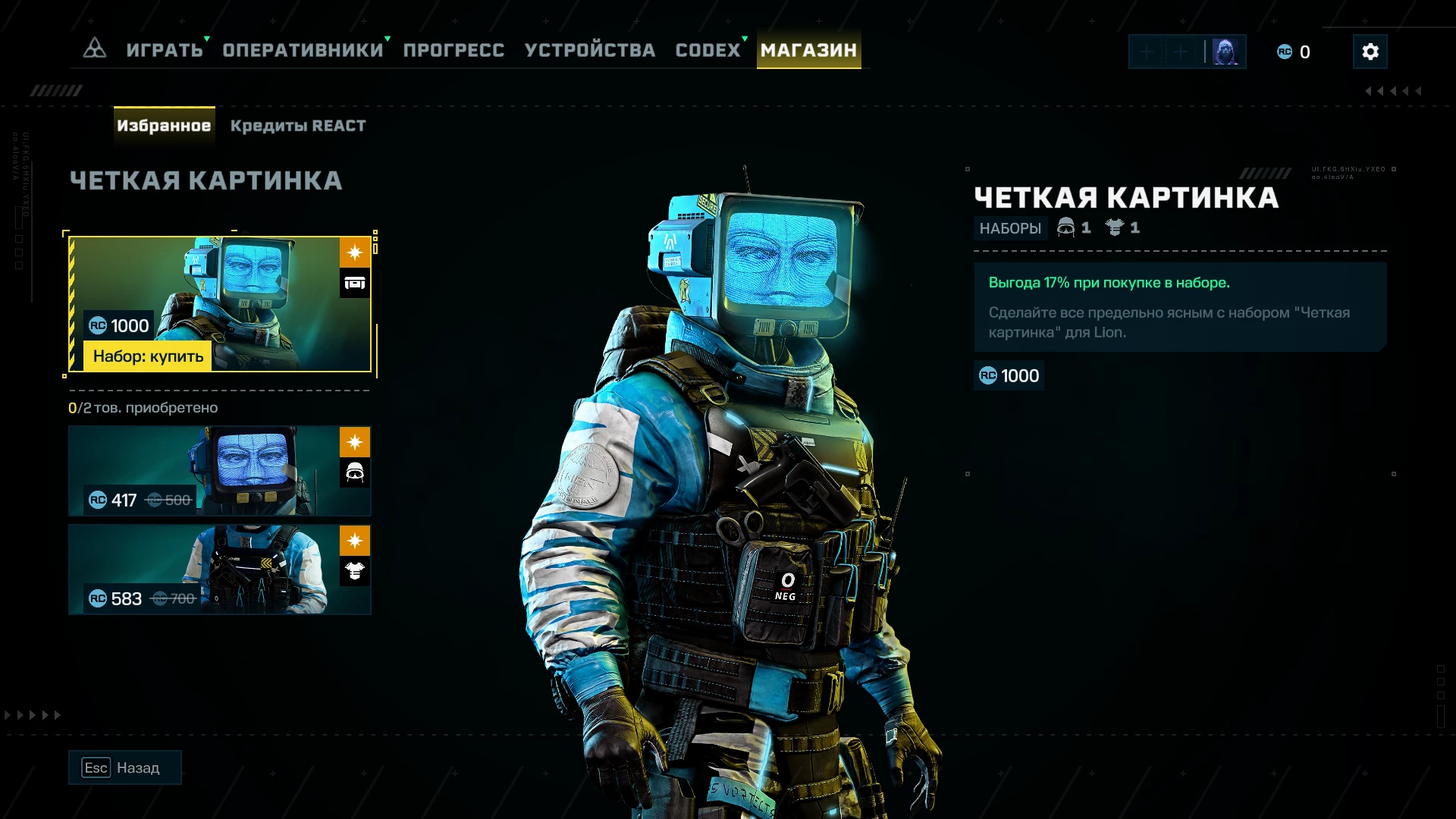Click the player profile avatar

[1225, 52]
